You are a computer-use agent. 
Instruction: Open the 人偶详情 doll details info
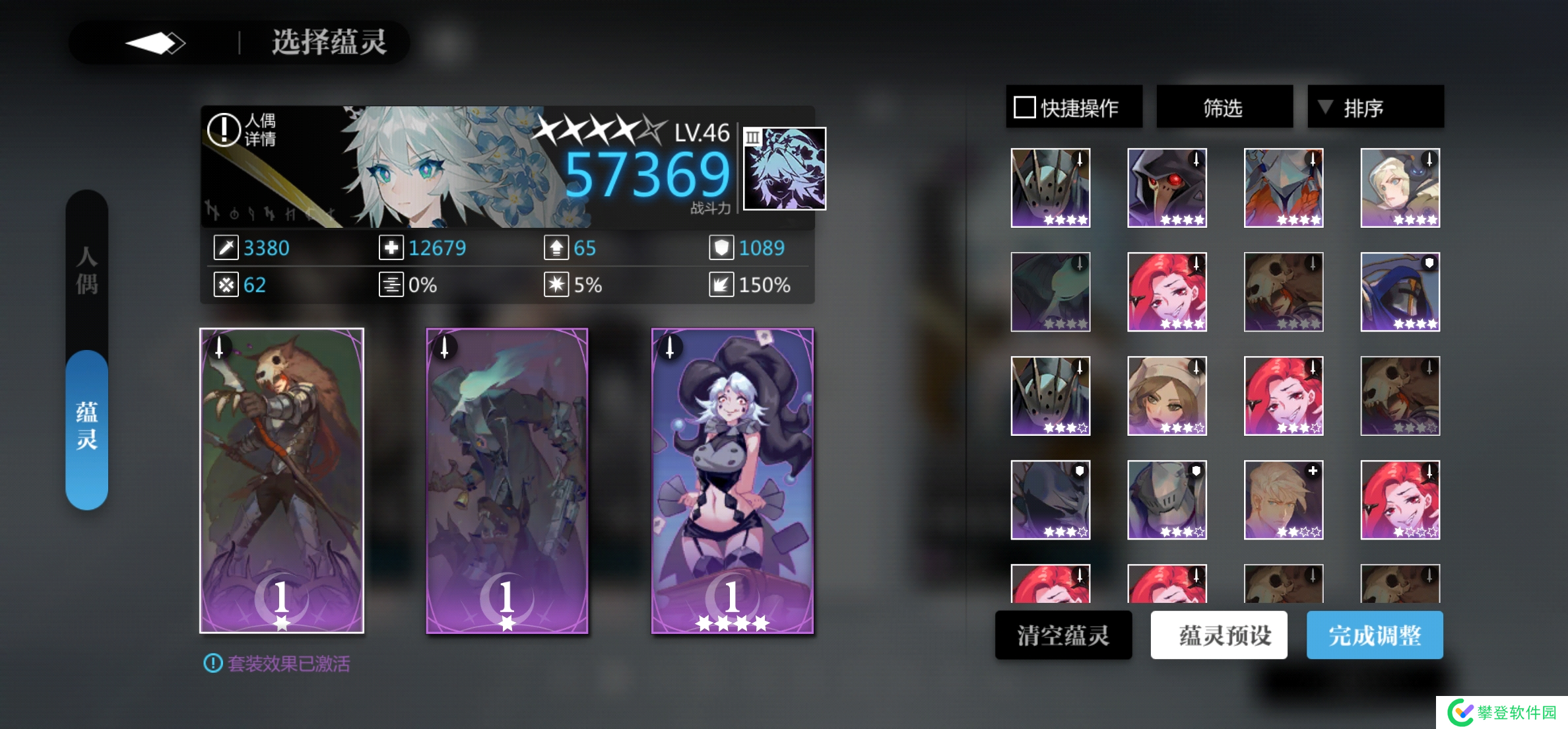pos(242,129)
